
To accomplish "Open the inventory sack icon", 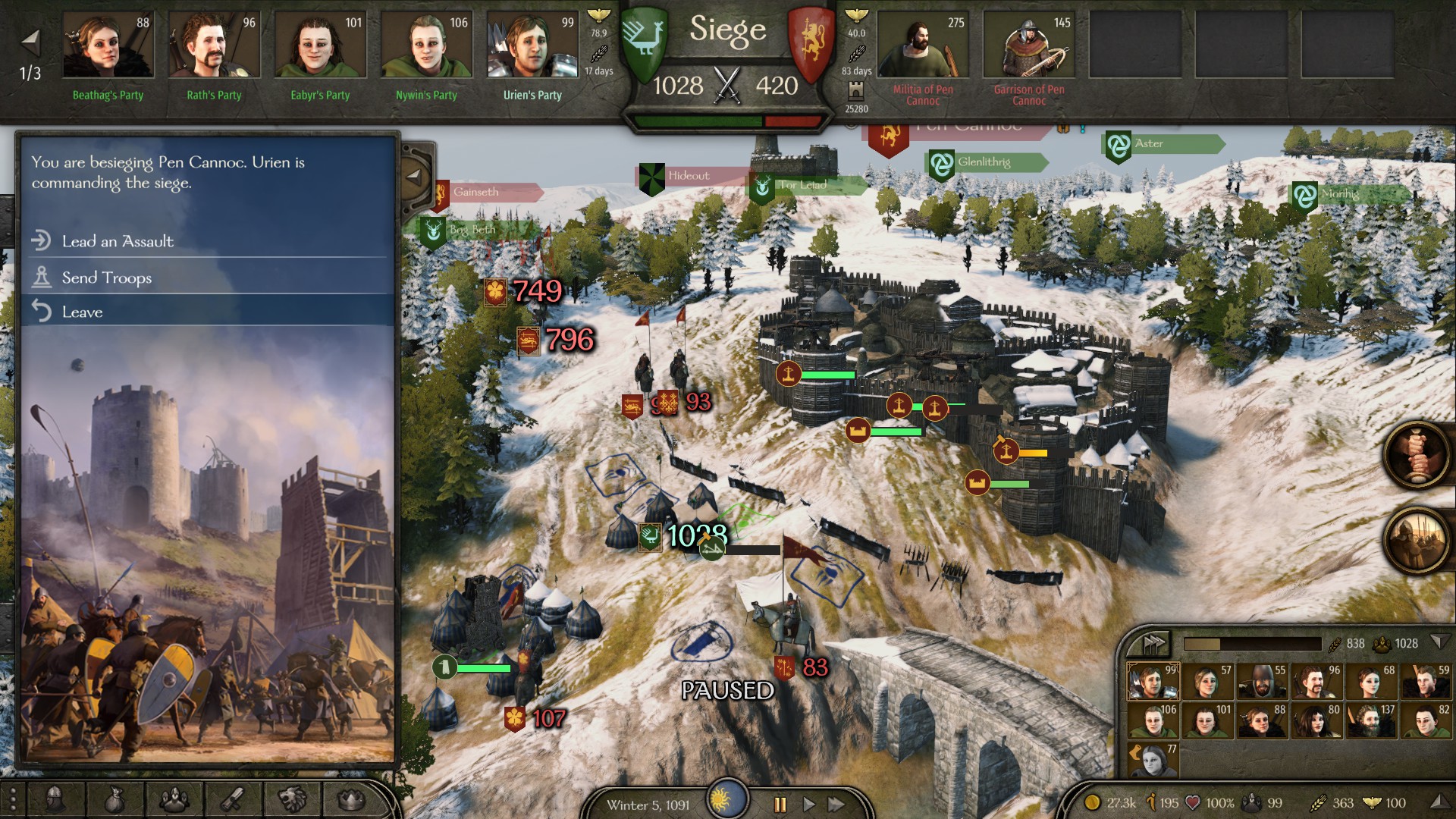I will click(115, 799).
